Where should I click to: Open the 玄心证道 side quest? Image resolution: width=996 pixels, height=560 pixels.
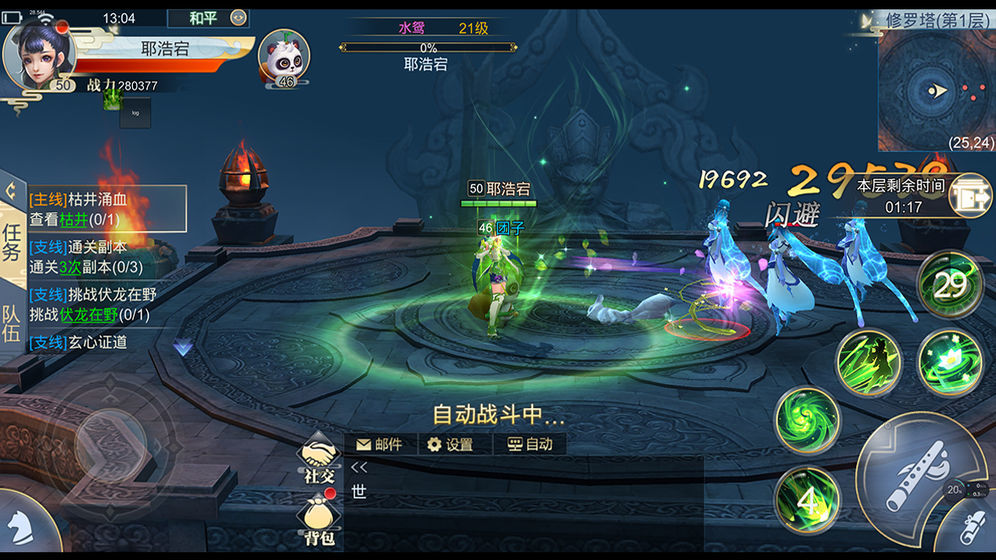pos(92,342)
